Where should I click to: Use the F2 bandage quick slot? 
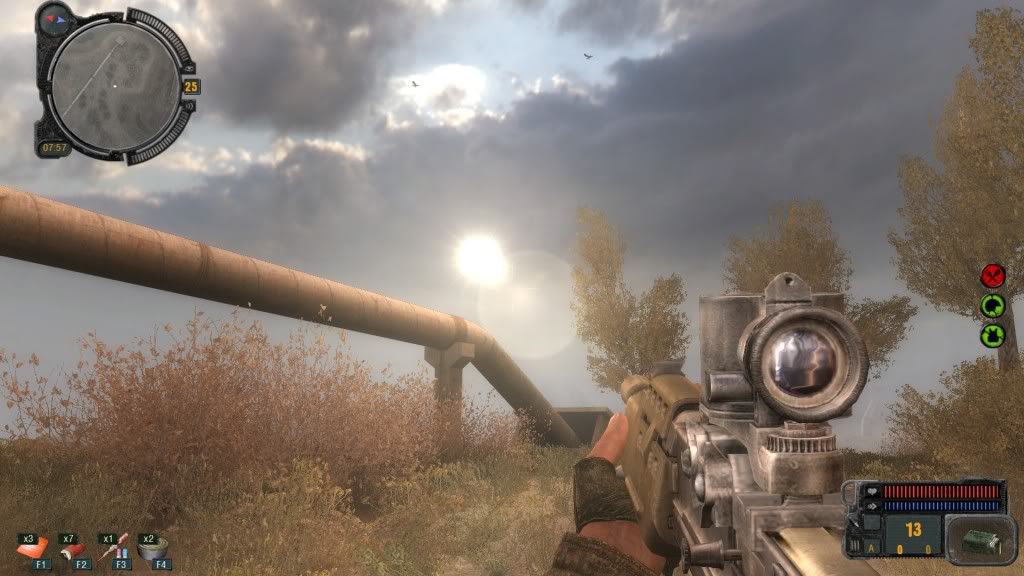tap(72, 549)
